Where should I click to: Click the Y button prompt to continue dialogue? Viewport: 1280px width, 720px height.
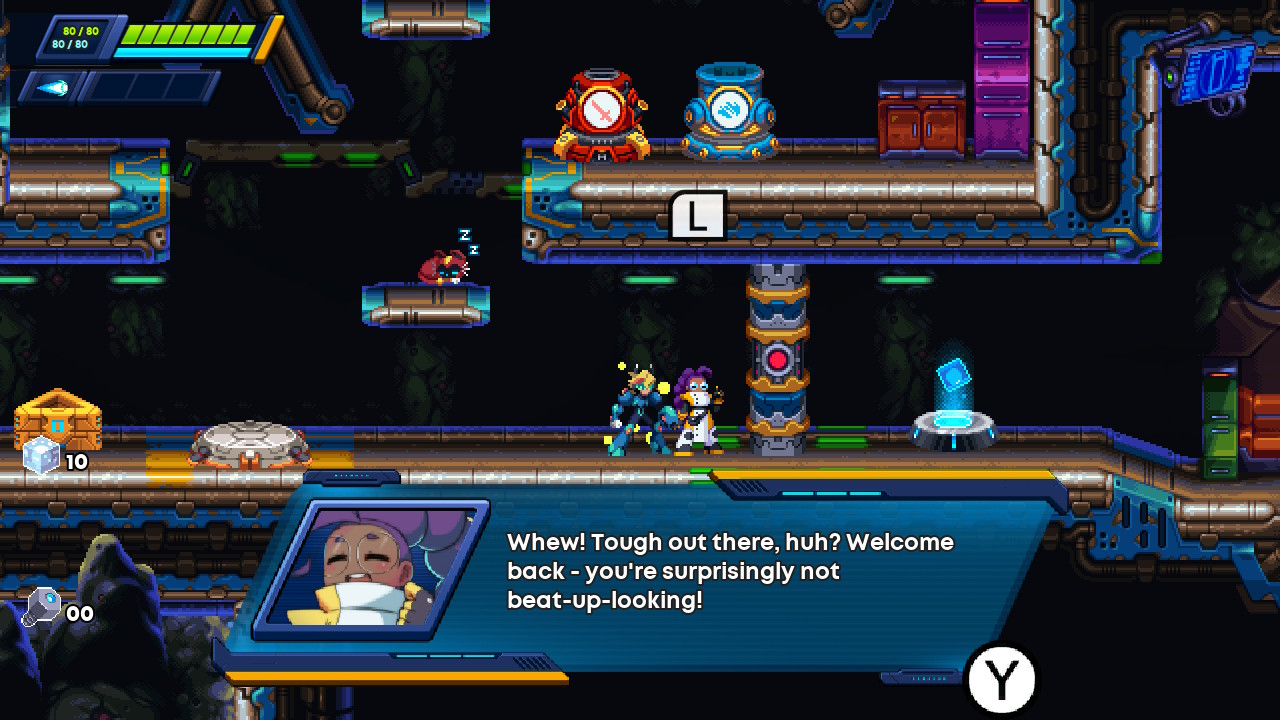click(x=1000, y=677)
